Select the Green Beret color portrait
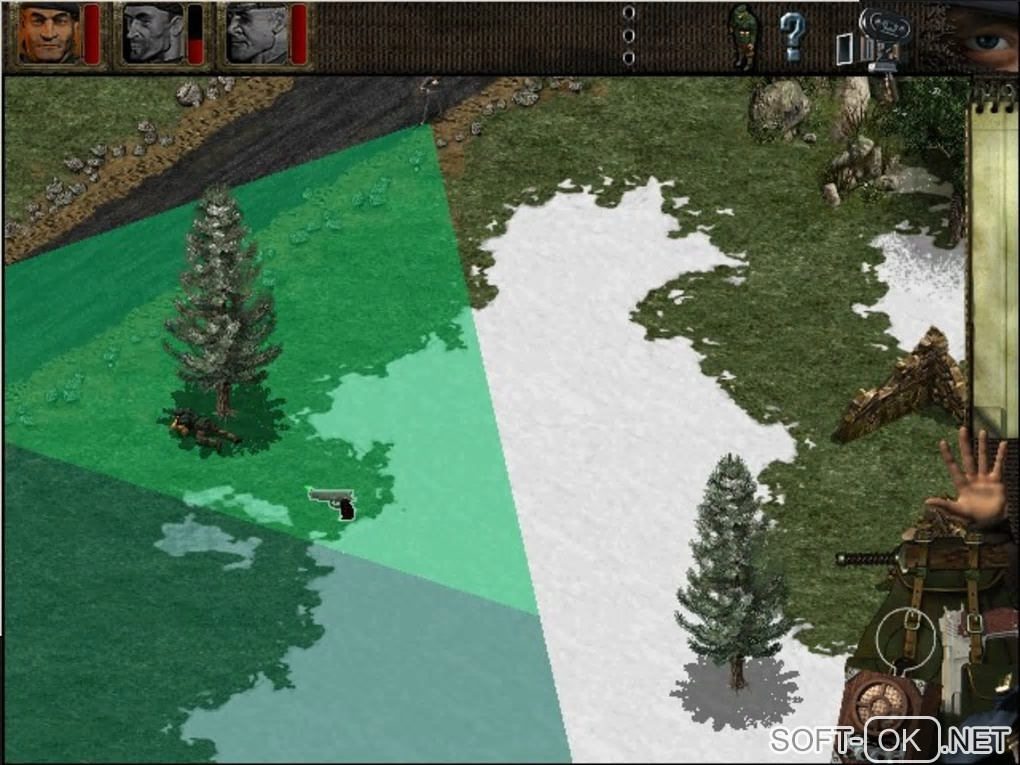This screenshot has width=1020, height=765. point(49,33)
